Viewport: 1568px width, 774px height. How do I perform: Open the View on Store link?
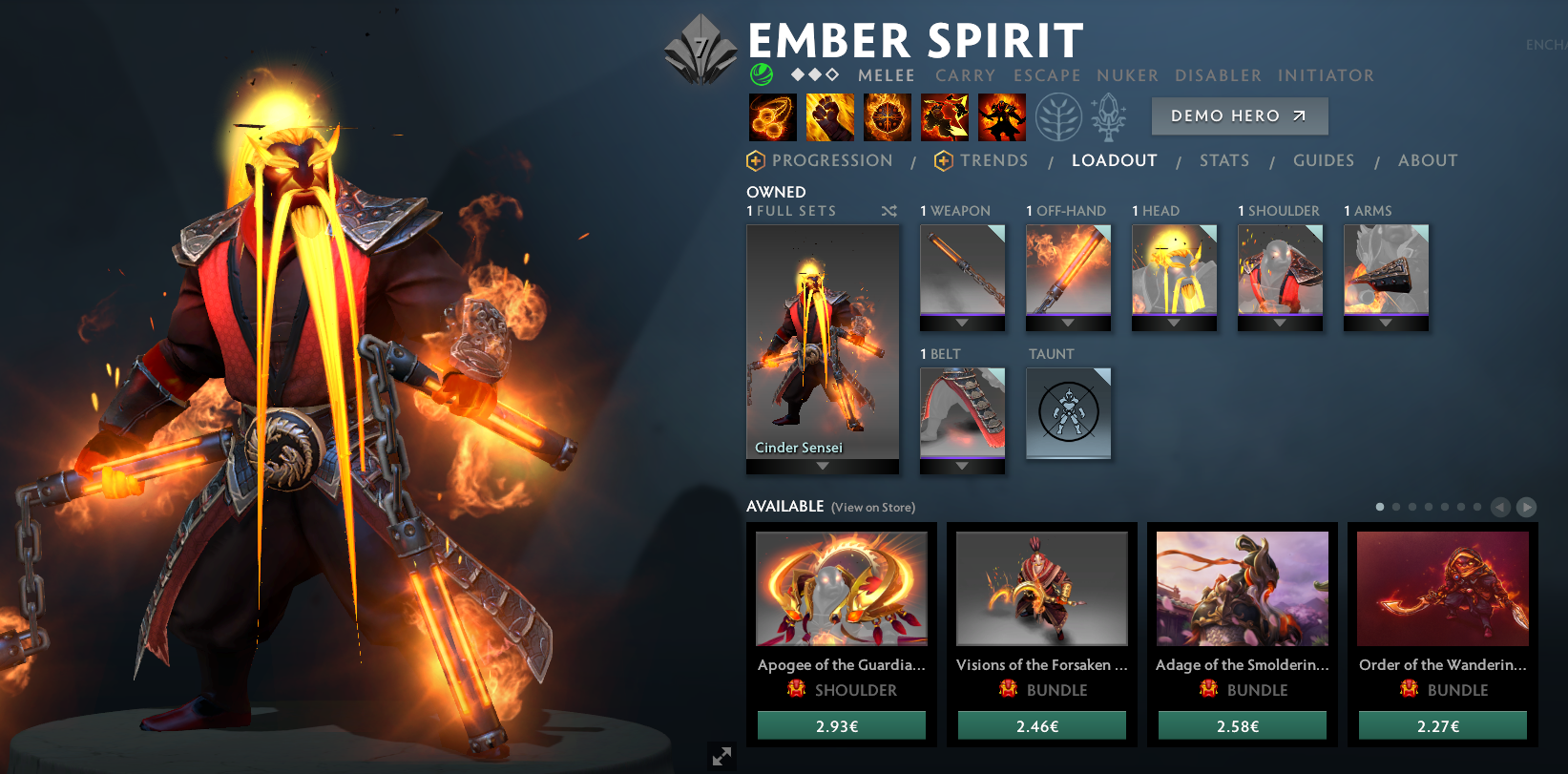point(872,508)
